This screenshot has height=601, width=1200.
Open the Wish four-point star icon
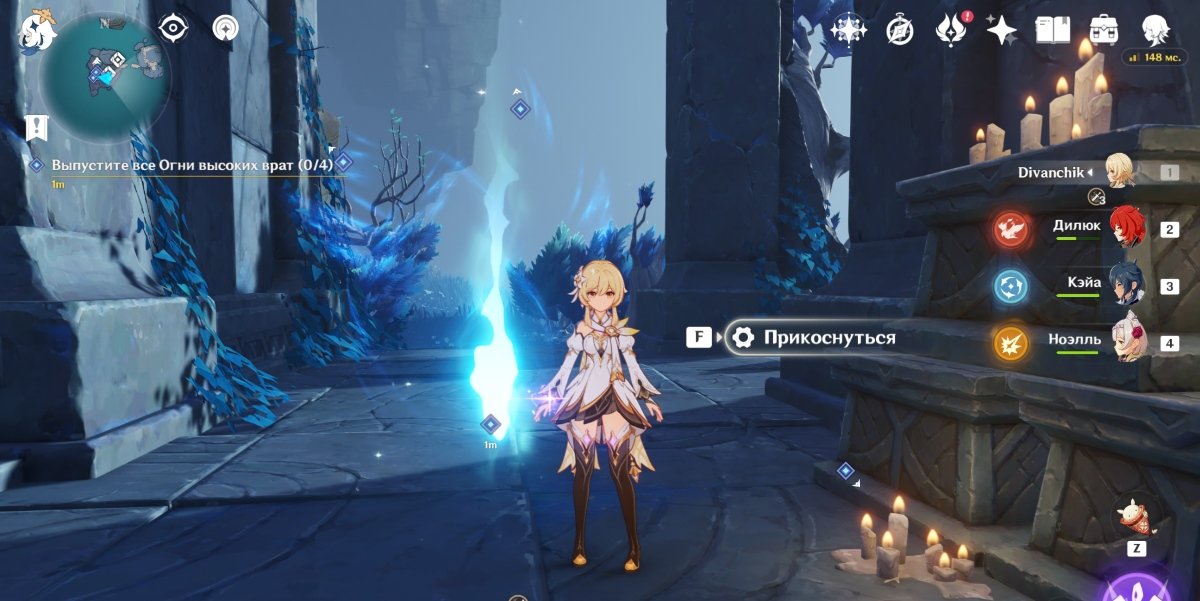tap(1001, 30)
